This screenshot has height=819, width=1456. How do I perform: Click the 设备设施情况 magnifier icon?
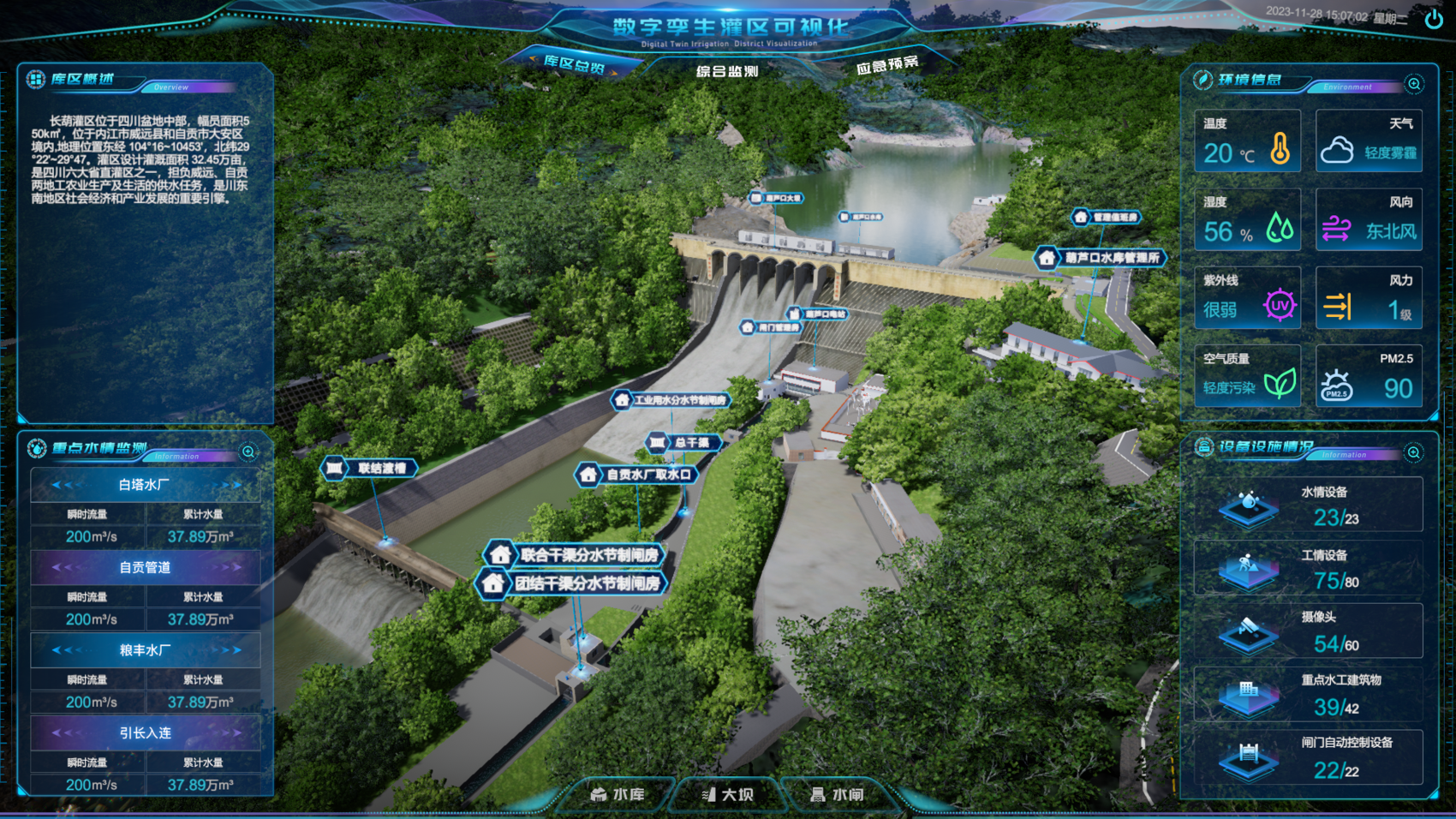click(1414, 452)
